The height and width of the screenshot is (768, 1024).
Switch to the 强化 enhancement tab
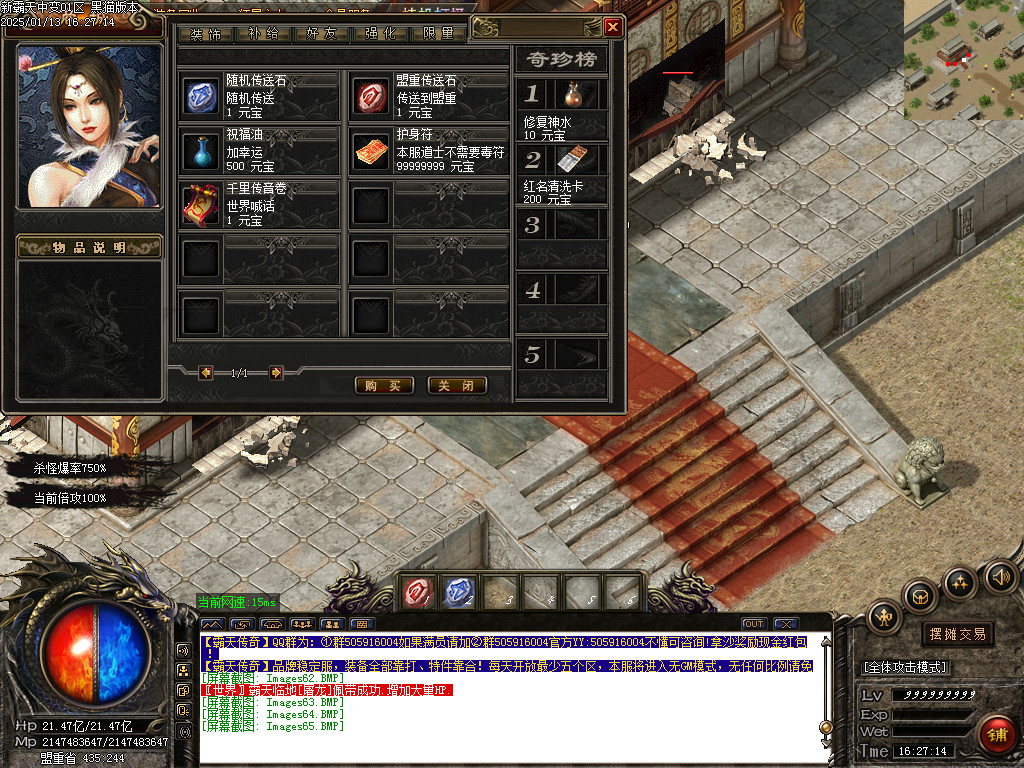[380, 34]
